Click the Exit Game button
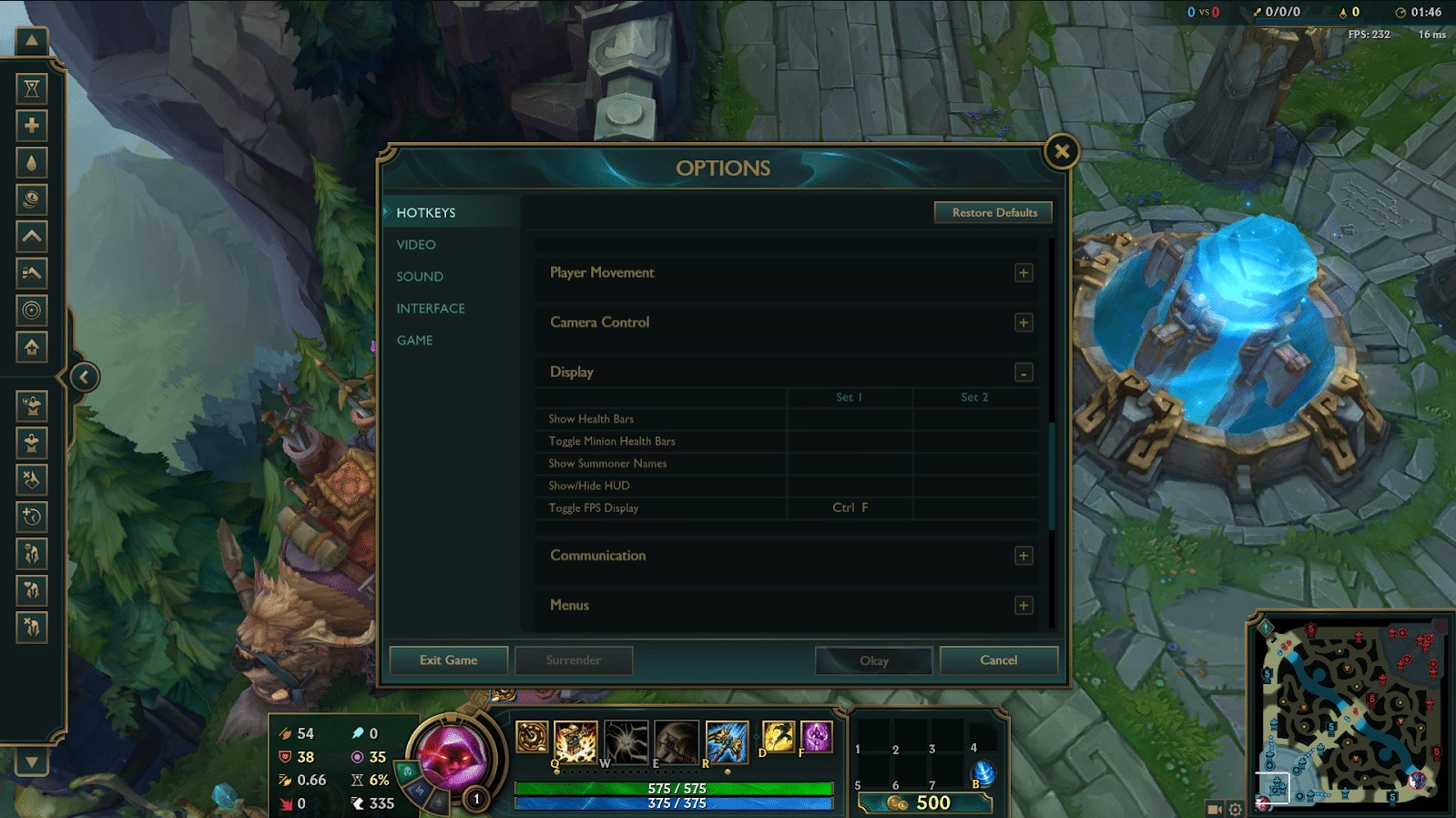Image resolution: width=1456 pixels, height=818 pixels. (448, 660)
